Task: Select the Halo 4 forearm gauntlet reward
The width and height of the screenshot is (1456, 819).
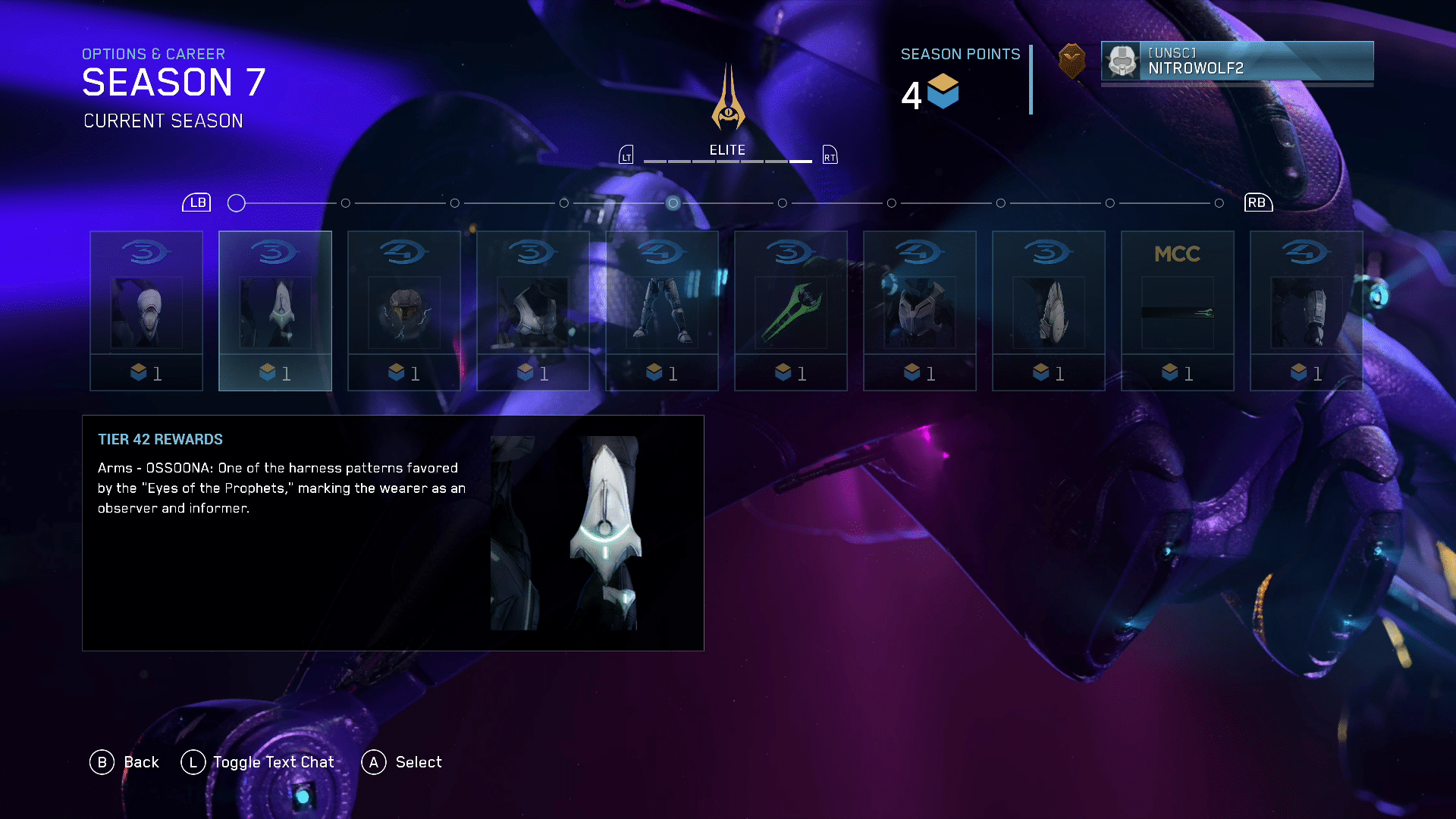Action: (x=1307, y=310)
